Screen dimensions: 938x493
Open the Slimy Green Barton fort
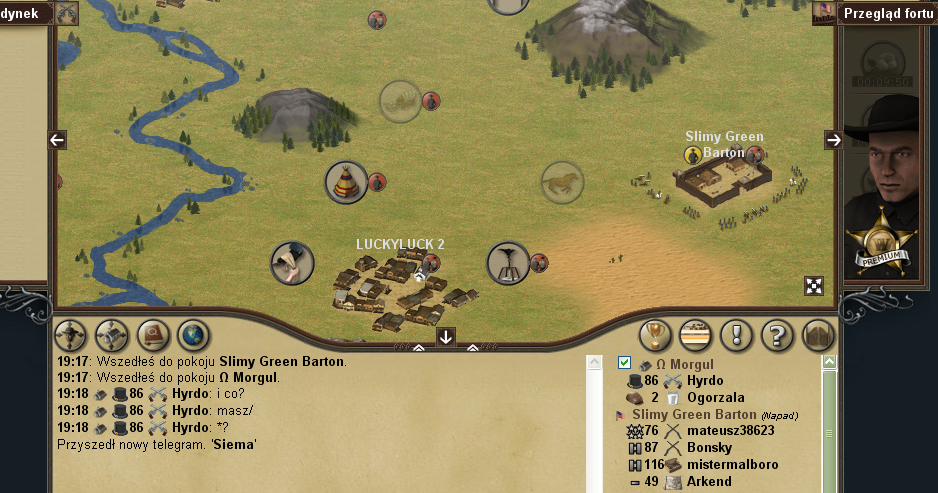[x=725, y=180]
